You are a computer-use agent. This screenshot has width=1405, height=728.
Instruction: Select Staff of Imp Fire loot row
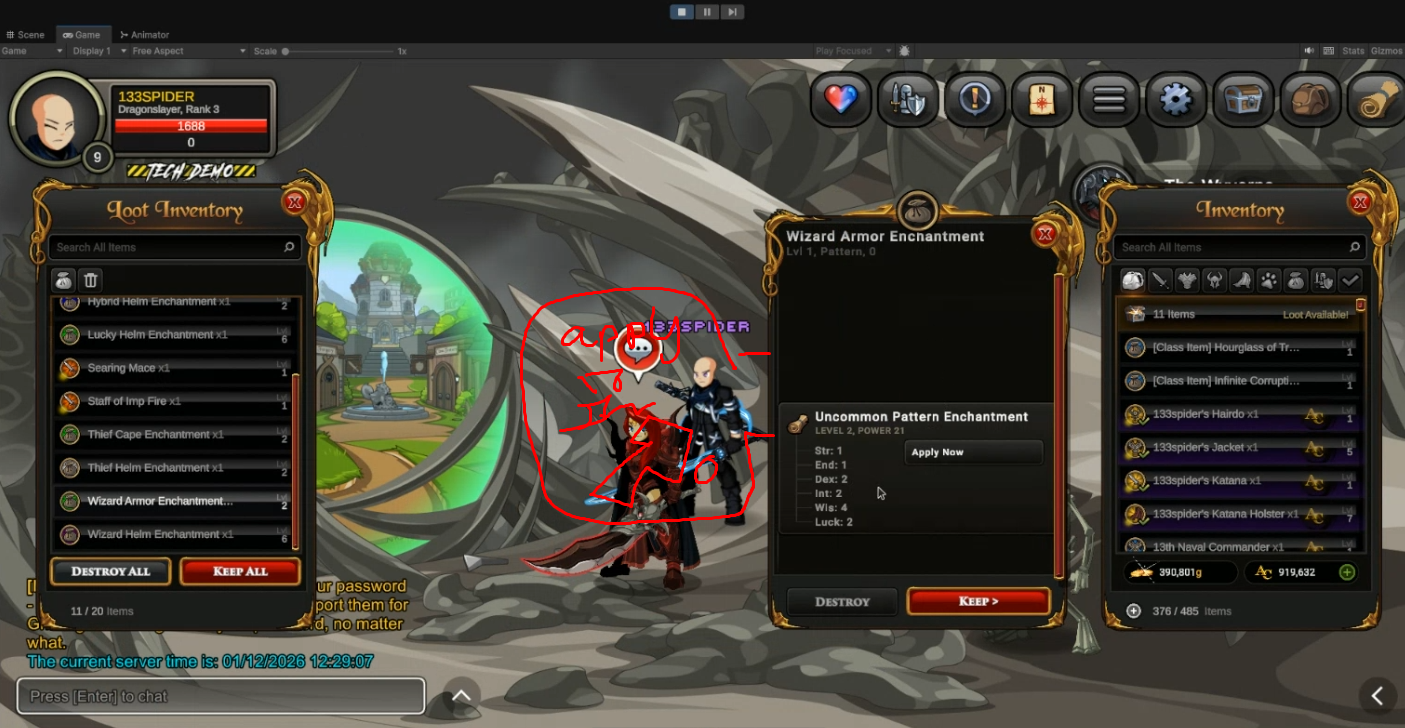pyautogui.click(x=170, y=401)
